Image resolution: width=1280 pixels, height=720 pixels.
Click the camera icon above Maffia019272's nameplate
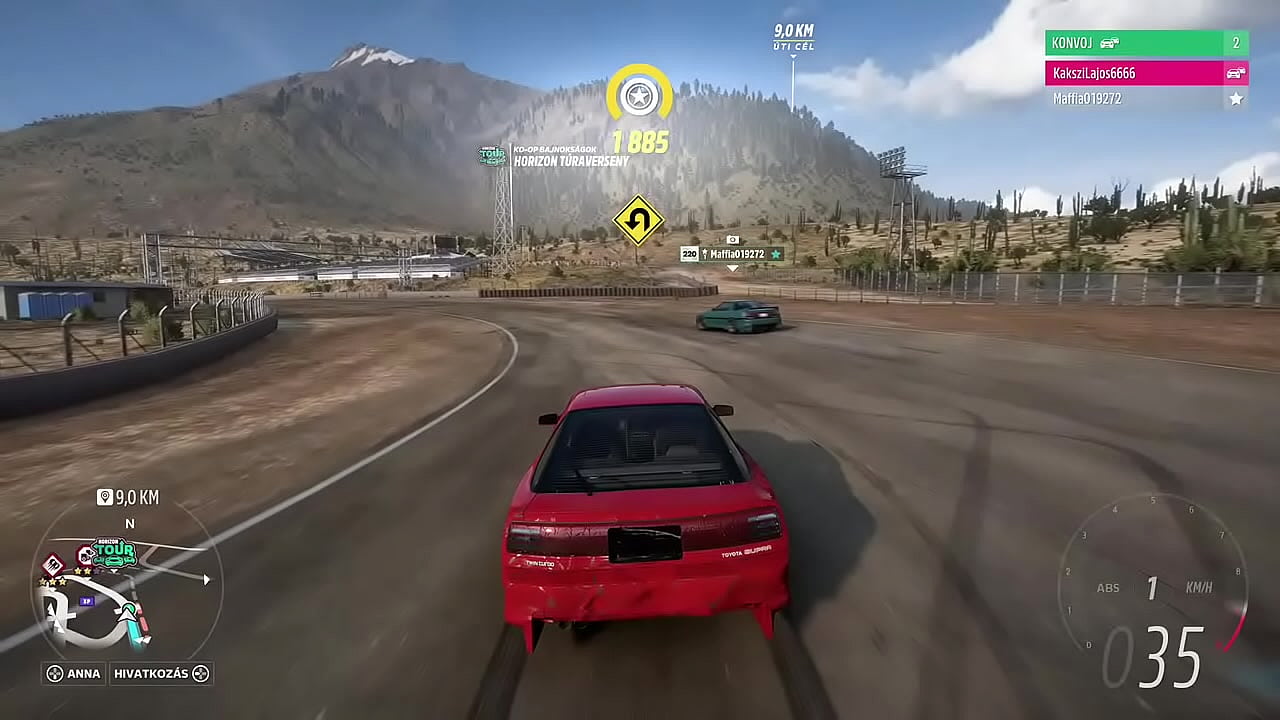[733, 239]
